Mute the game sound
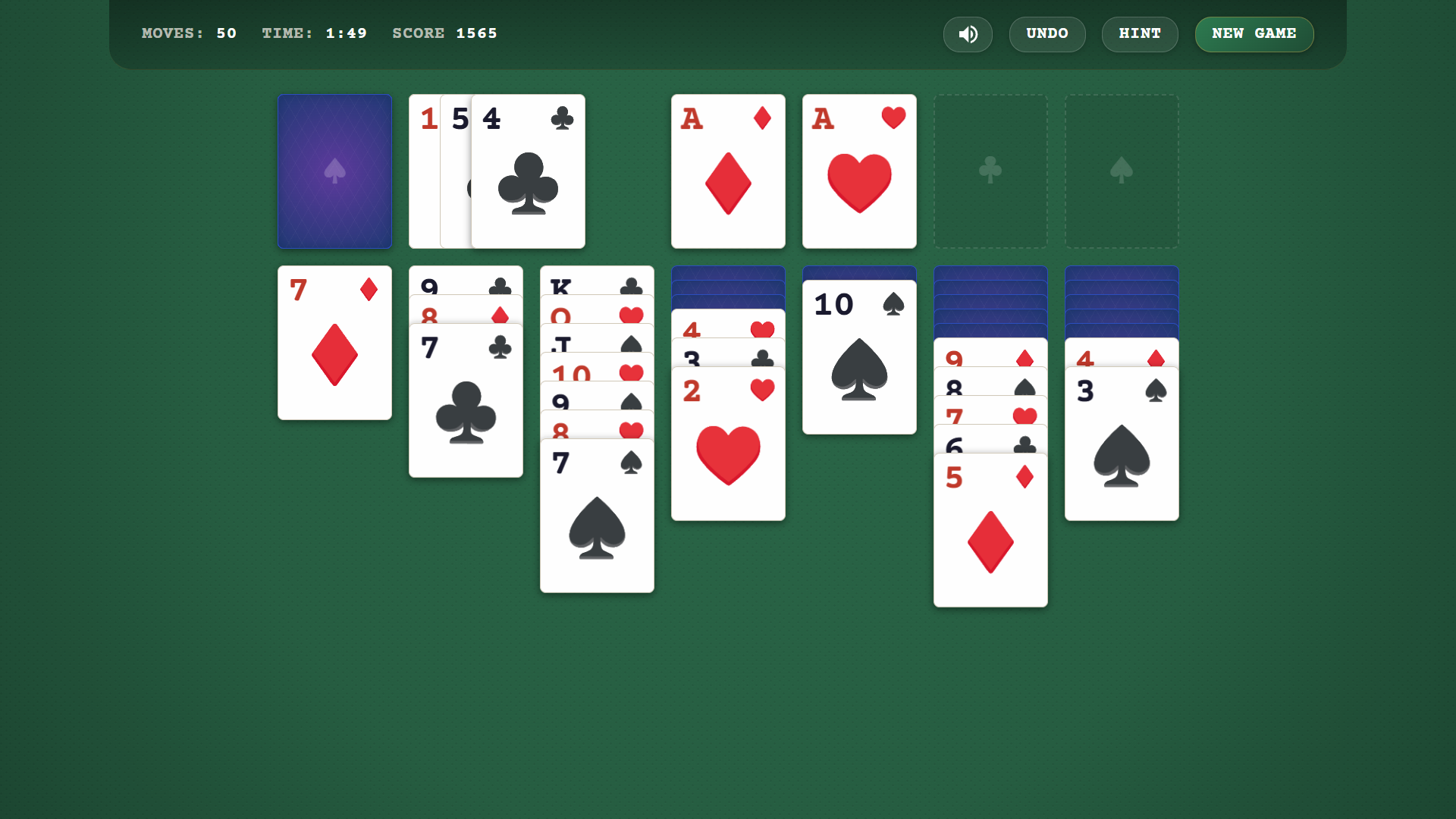This screenshot has width=1456, height=819. coord(968,34)
